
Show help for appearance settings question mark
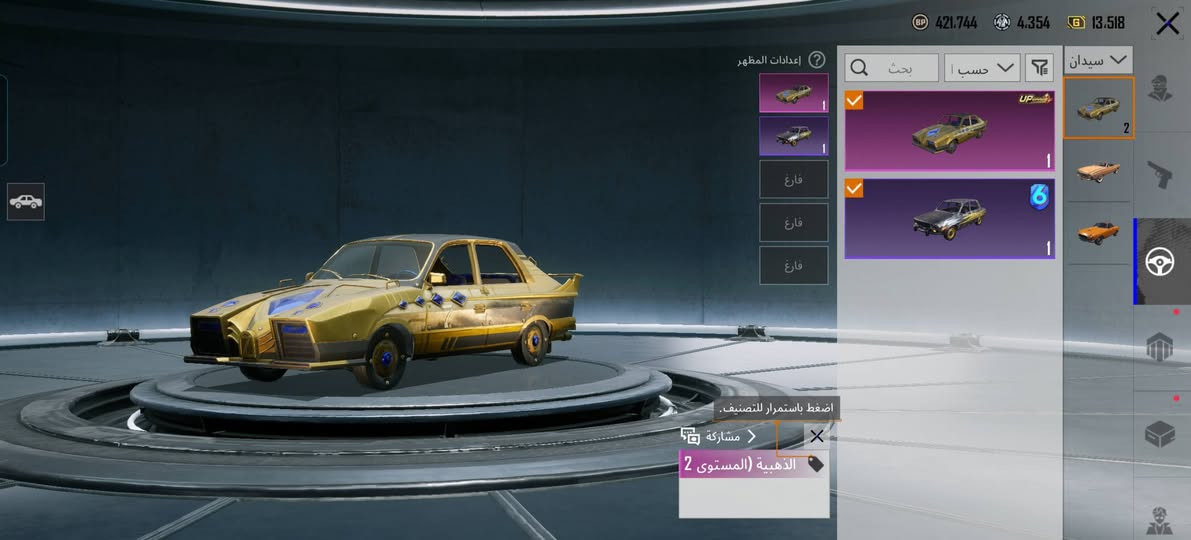[817, 60]
